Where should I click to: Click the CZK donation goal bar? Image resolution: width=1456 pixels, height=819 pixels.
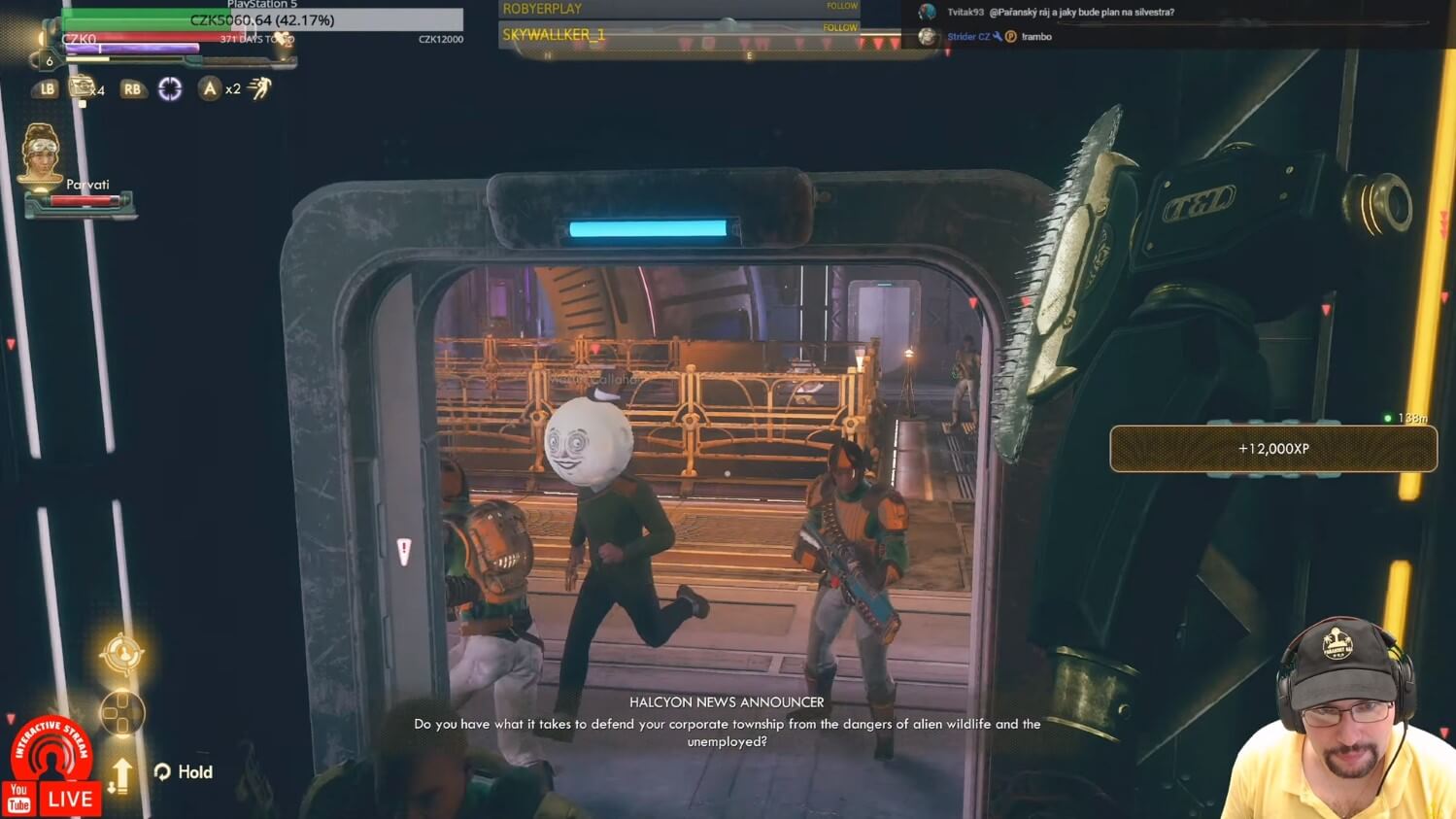[262, 19]
